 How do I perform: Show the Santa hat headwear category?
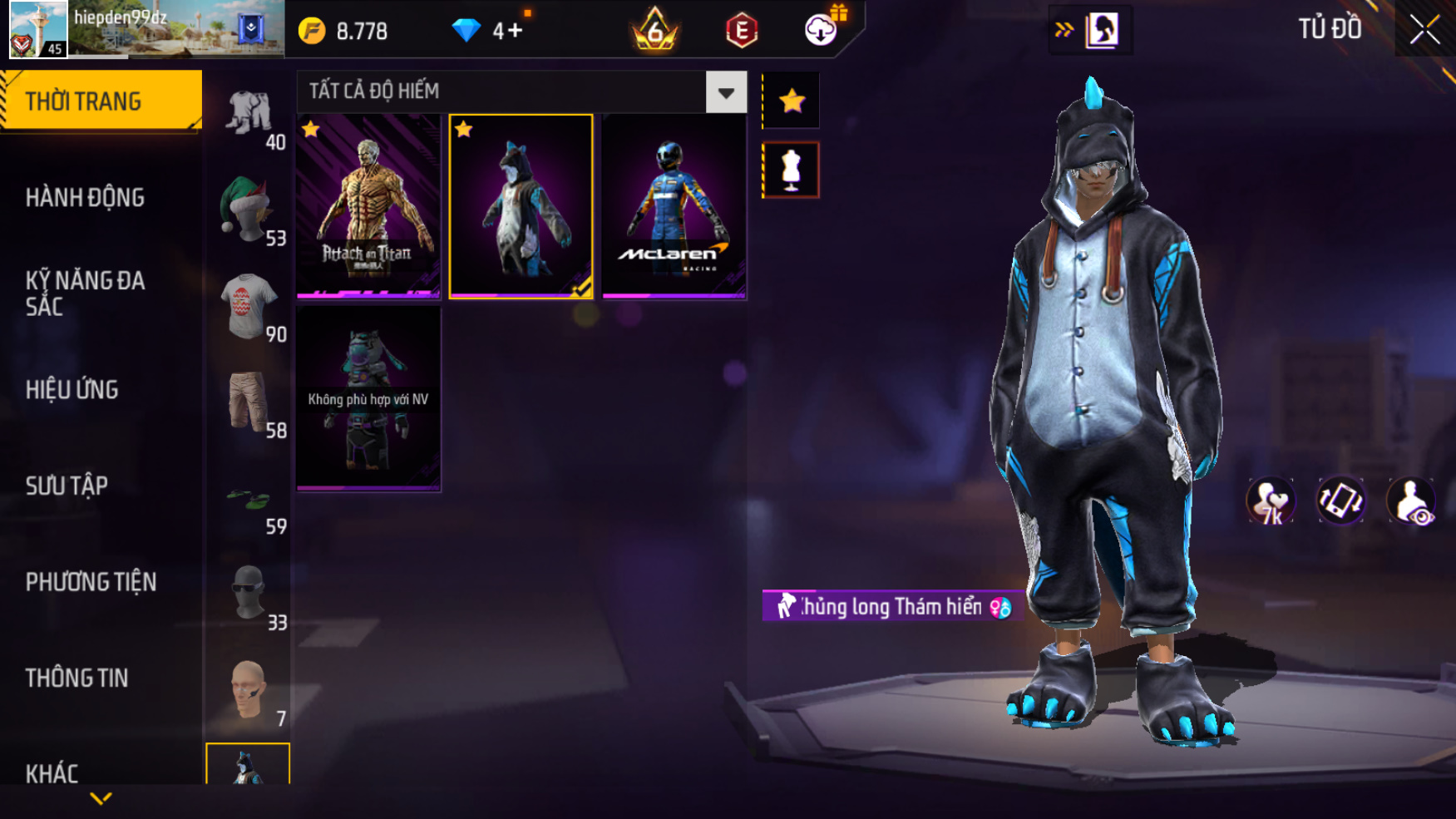tap(247, 210)
